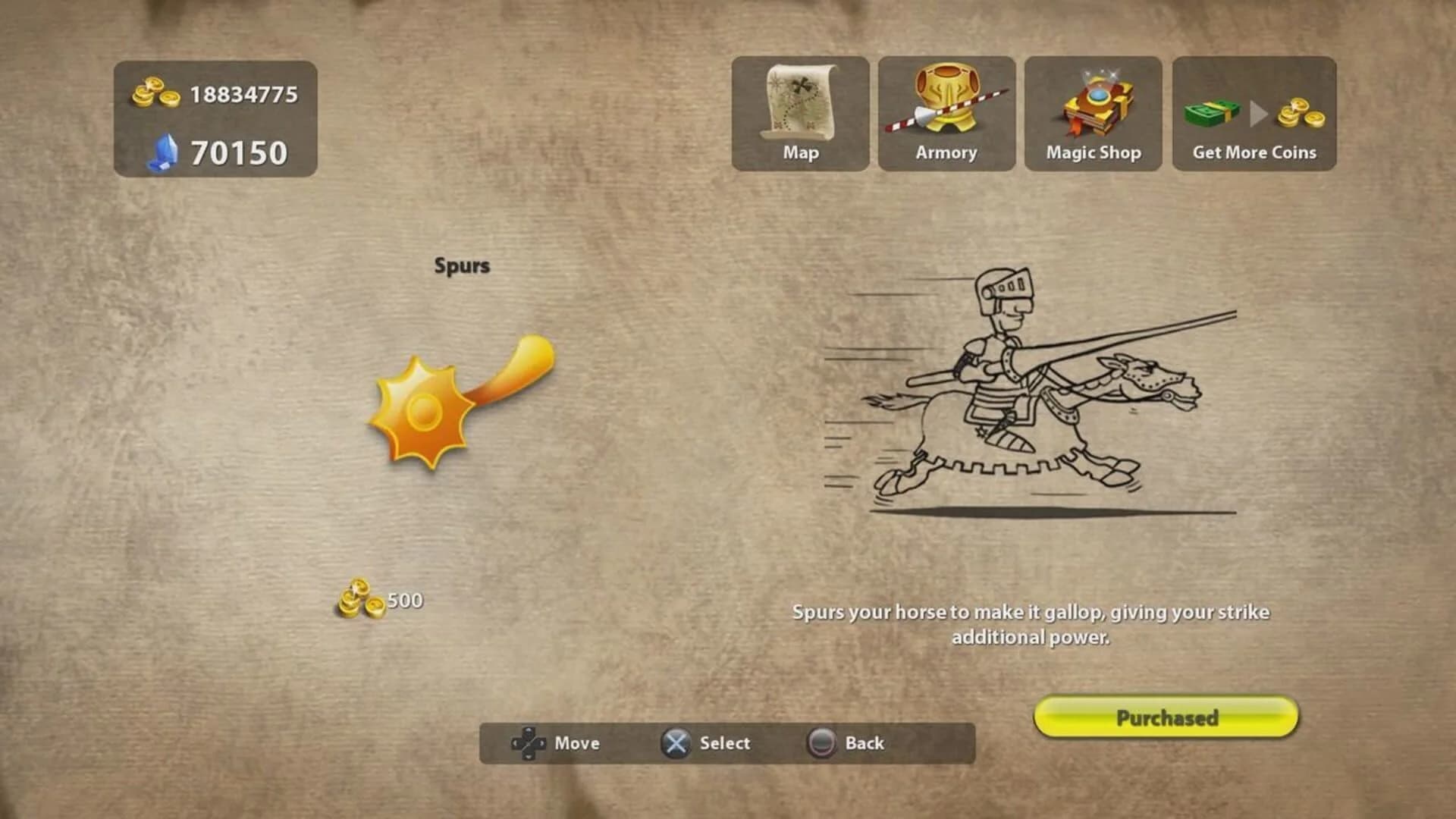Click the D-pad Move control icon
This screenshot has width=1456, height=819.
pos(528,743)
